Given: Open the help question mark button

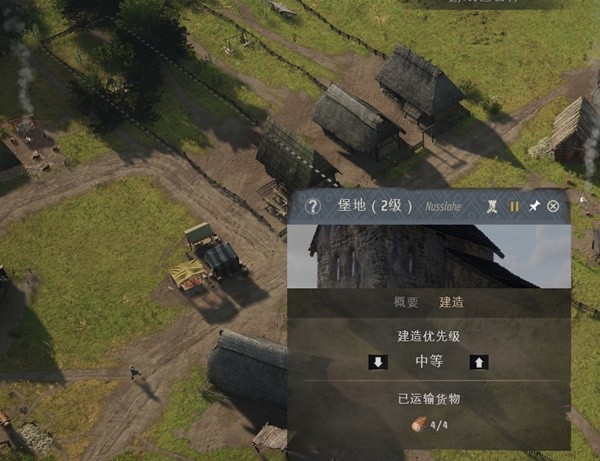Looking at the screenshot, I should coord(312,207).
